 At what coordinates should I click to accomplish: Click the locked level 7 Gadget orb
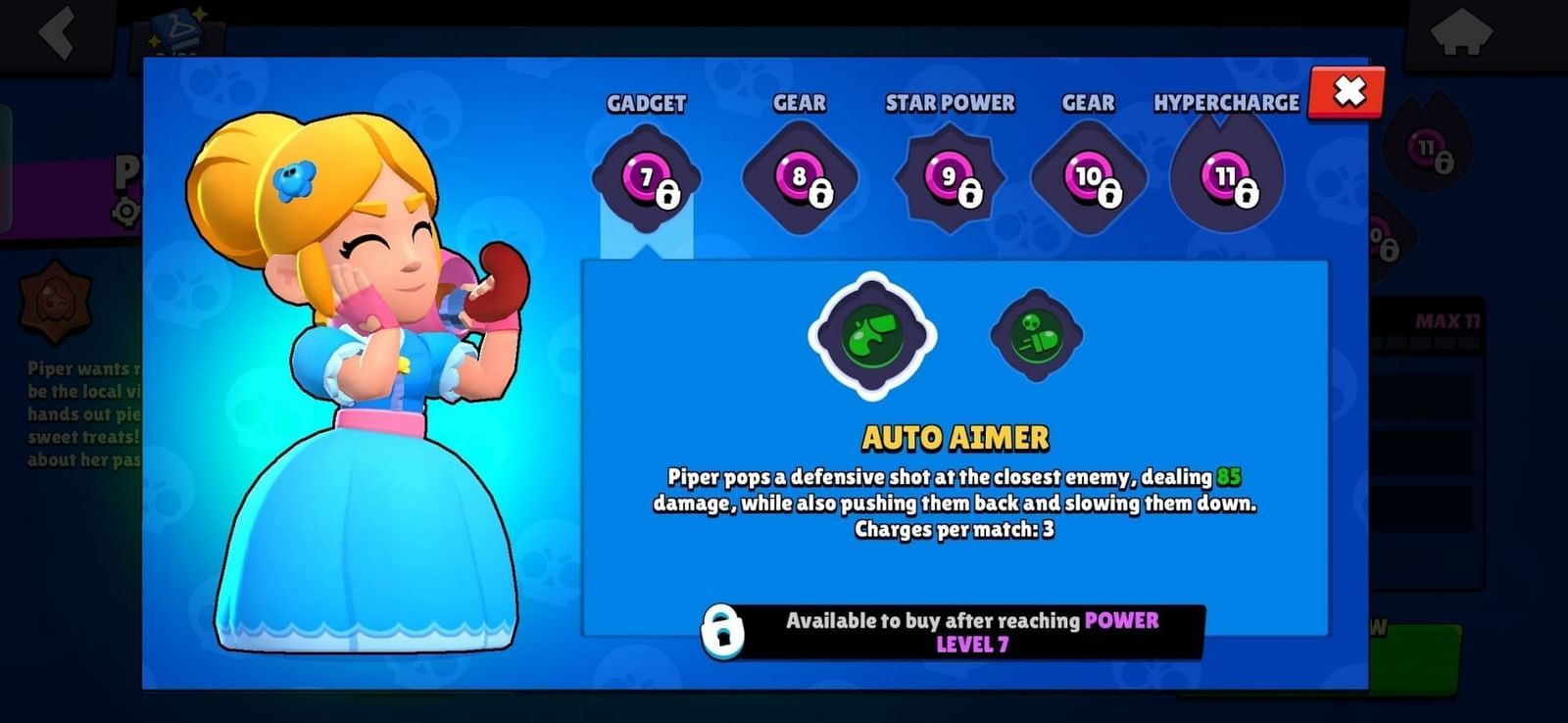(647, 179)
